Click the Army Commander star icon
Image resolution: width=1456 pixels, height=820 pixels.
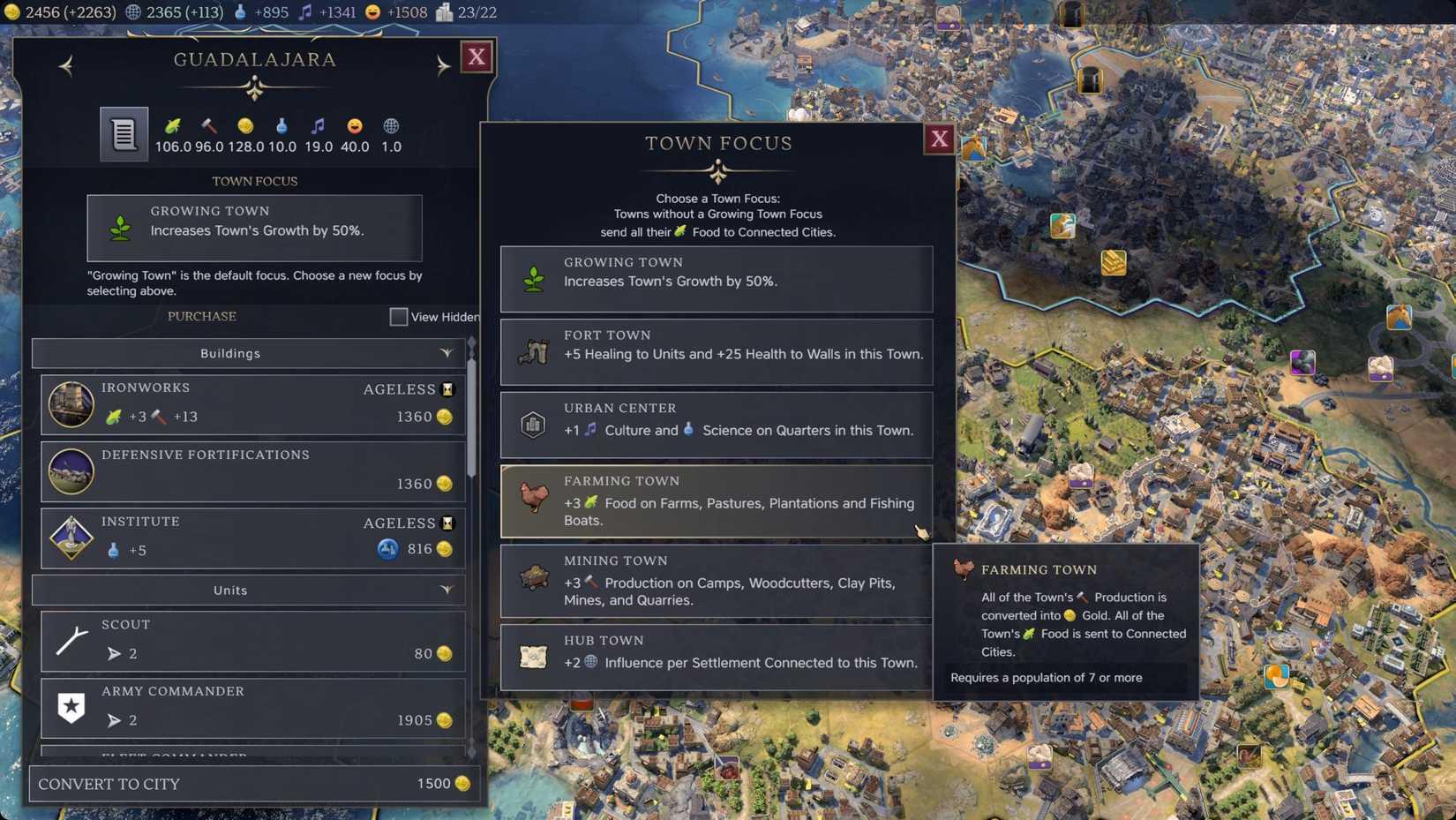point(71,707)
